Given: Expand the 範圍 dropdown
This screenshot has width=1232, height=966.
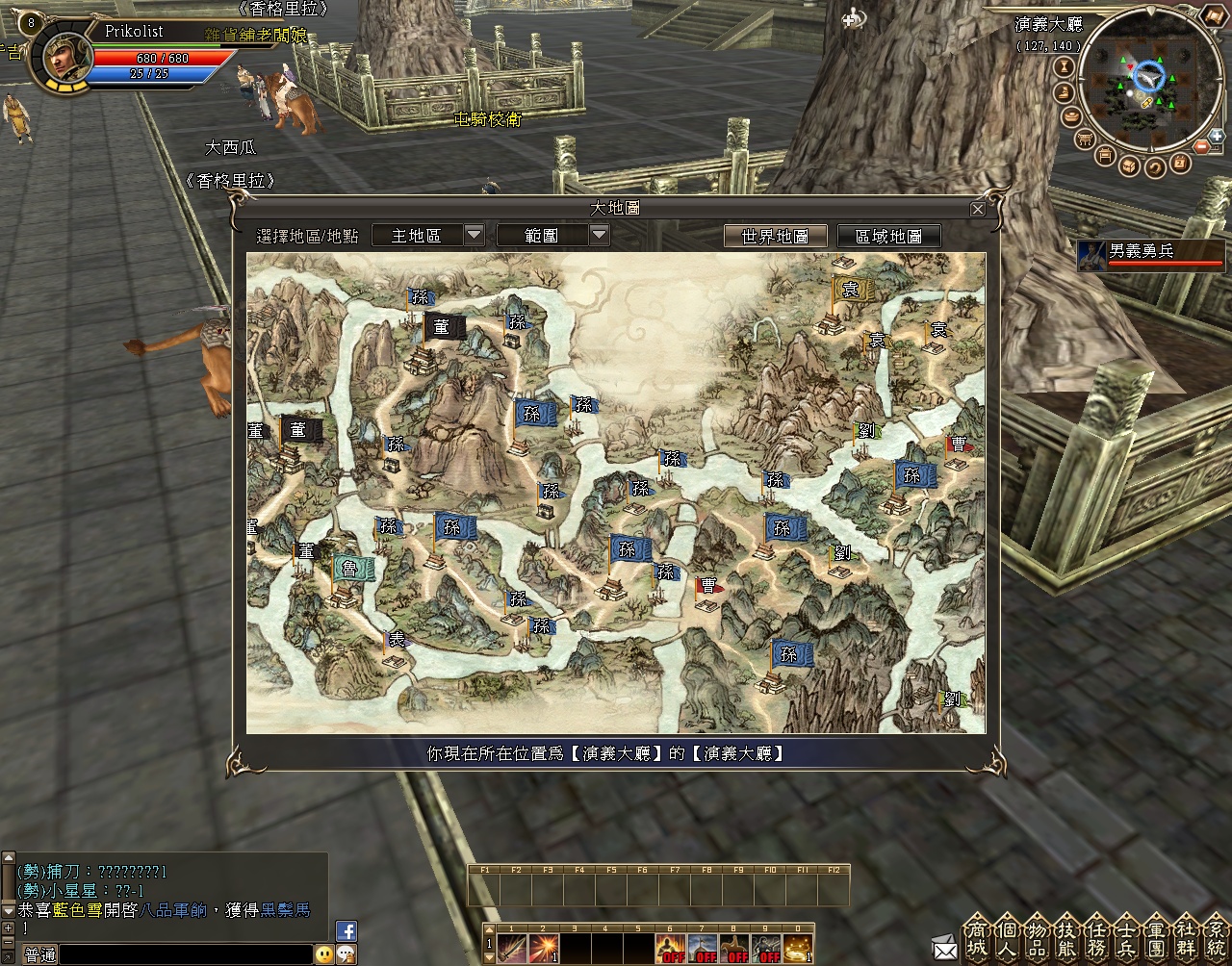Looking at the screenshot, I should 599,235.
